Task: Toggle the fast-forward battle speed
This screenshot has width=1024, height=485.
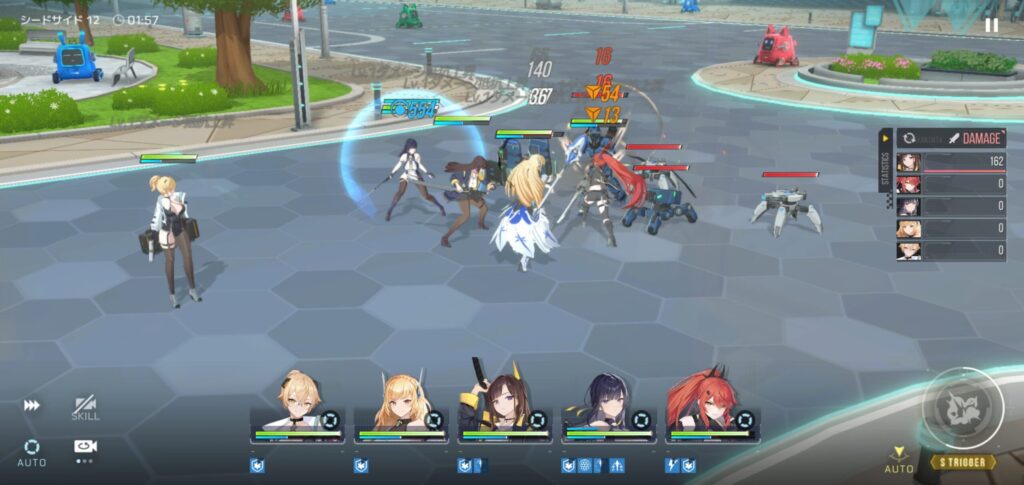Action: click(33, 406)
